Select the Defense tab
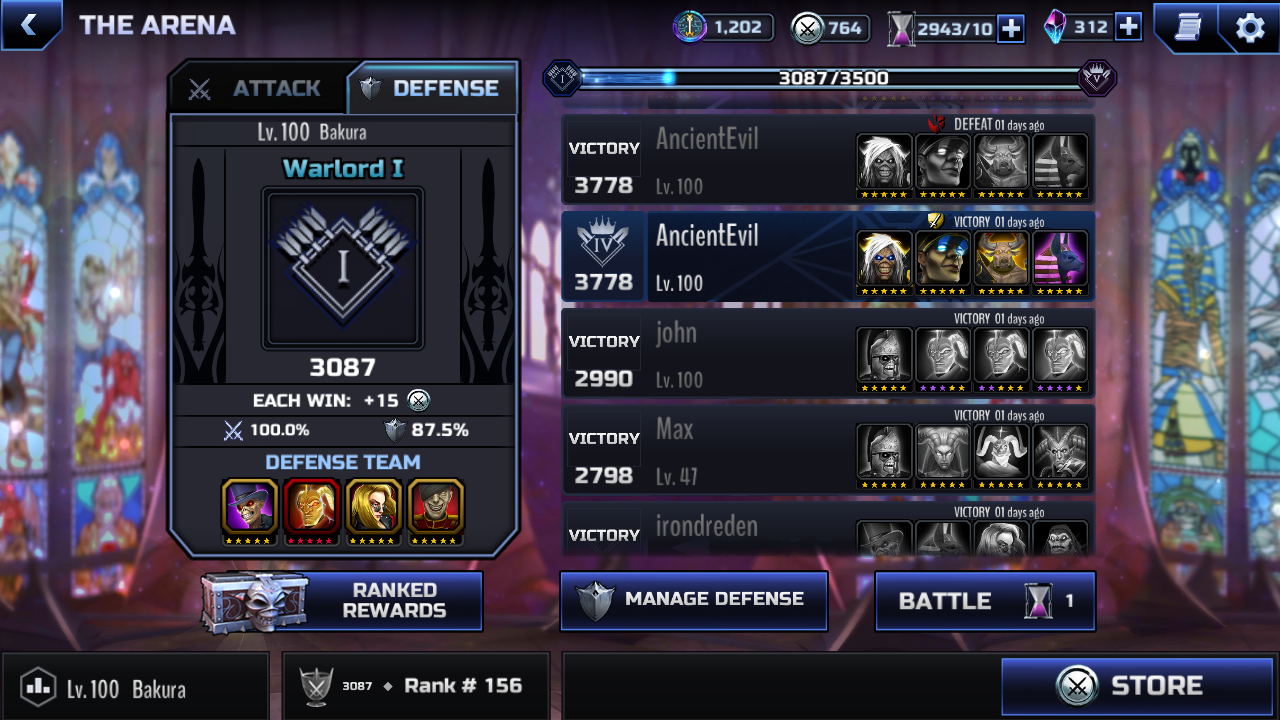The width and height of the screenshot is (1280, 720). coord(431,89)
